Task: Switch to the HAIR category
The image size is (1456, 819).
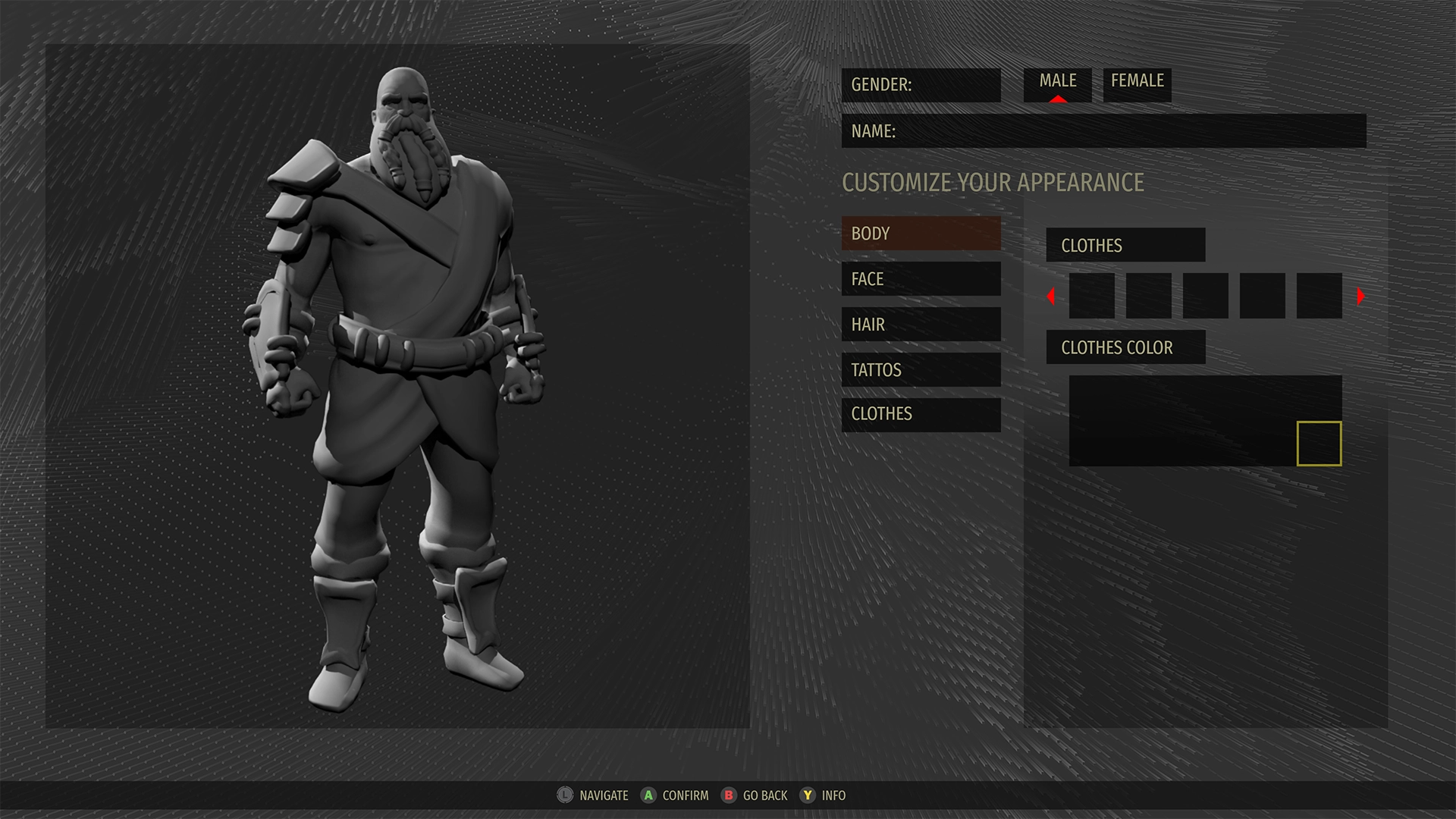Action: [x=921, y=325]
